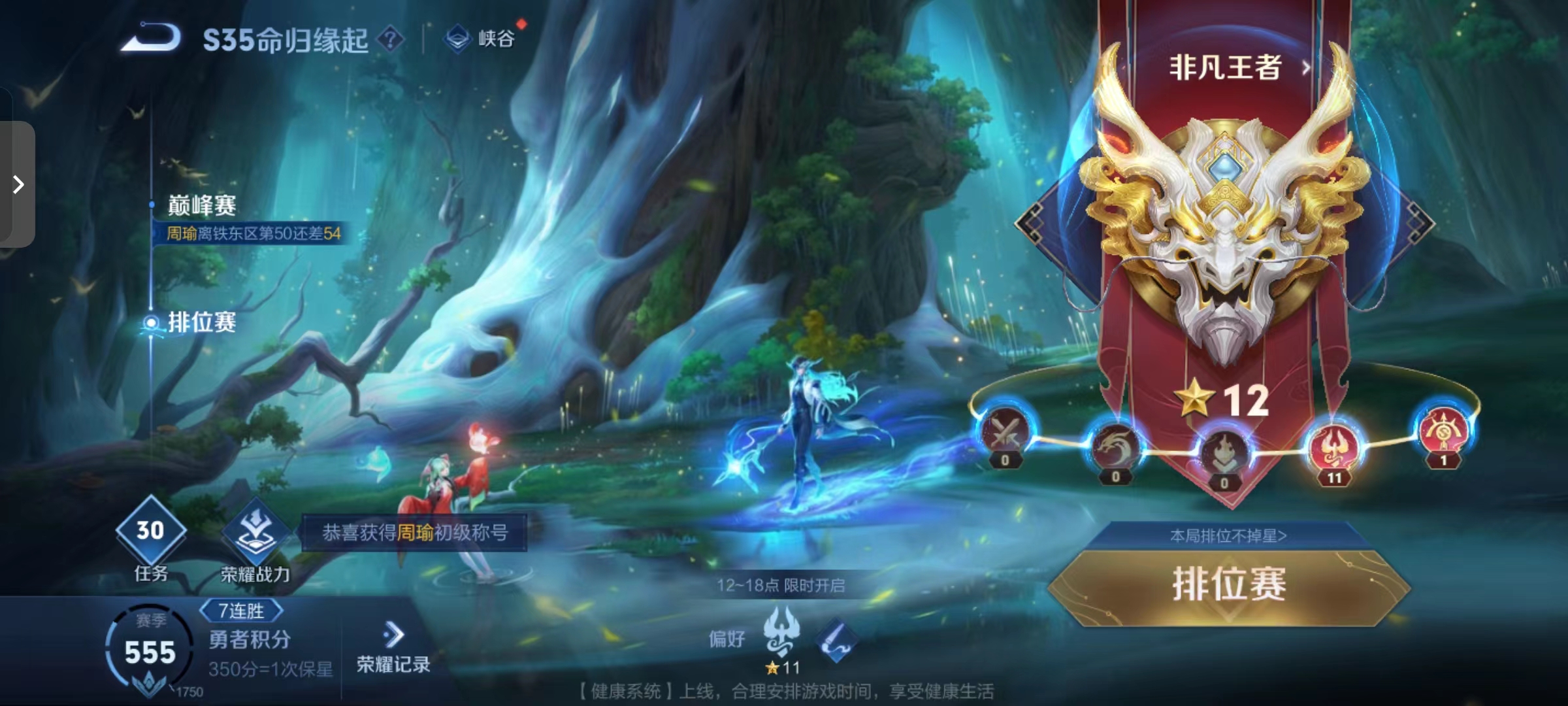Image resolution: width=1568 pixels, height=706 pixels.
Task: Tap the rightmost red milestone badge showing 1
Action: click(1443, 431)
